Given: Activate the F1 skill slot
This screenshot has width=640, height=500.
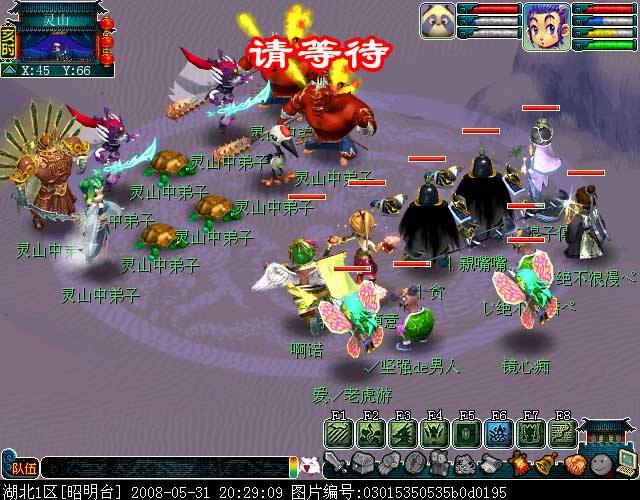Looking at the screenshot, I should pos(338,433).
